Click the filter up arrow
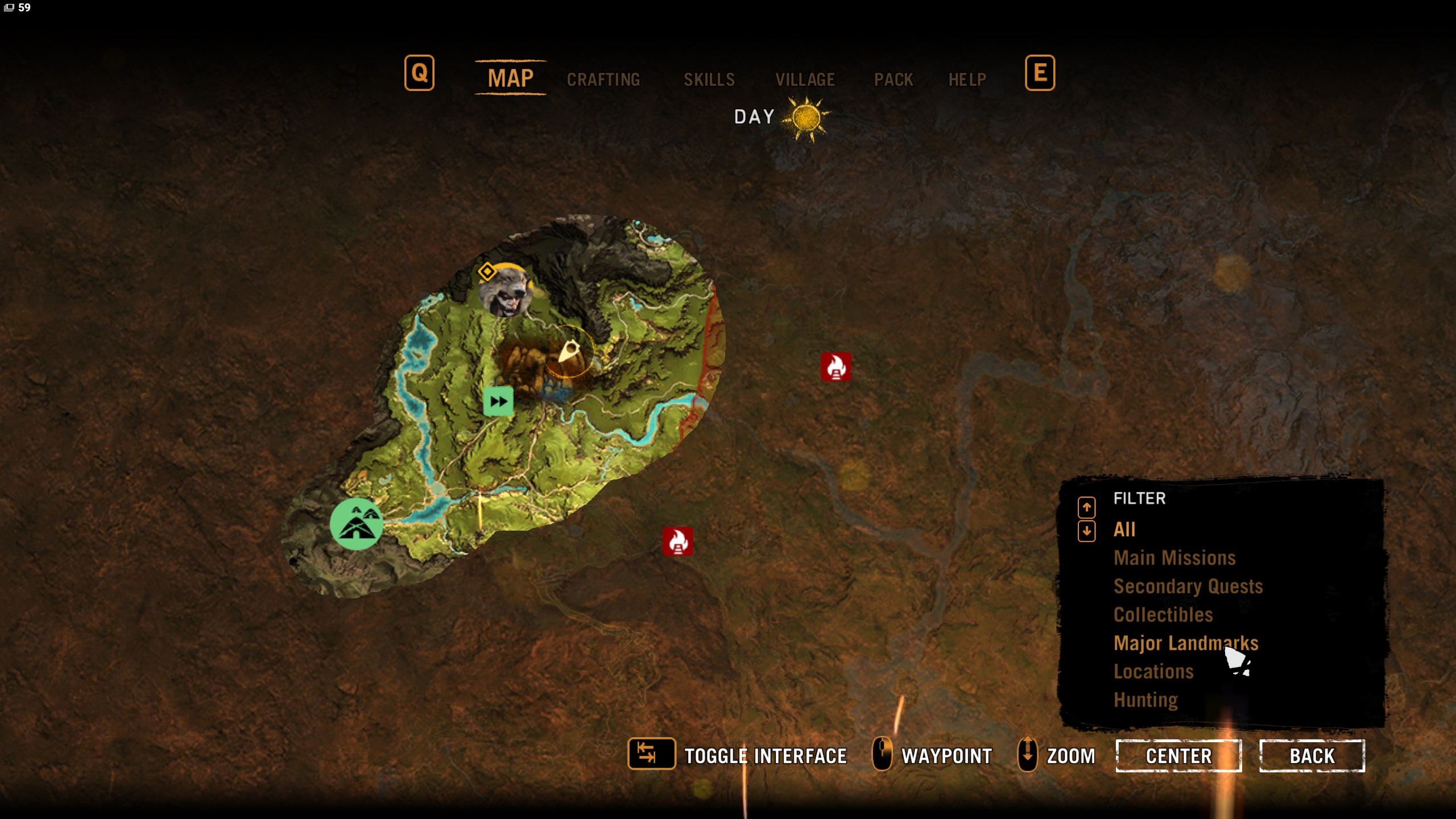Image resolution: width=1456 pixels, height=819 pixels. click(x=1086, y=506)
